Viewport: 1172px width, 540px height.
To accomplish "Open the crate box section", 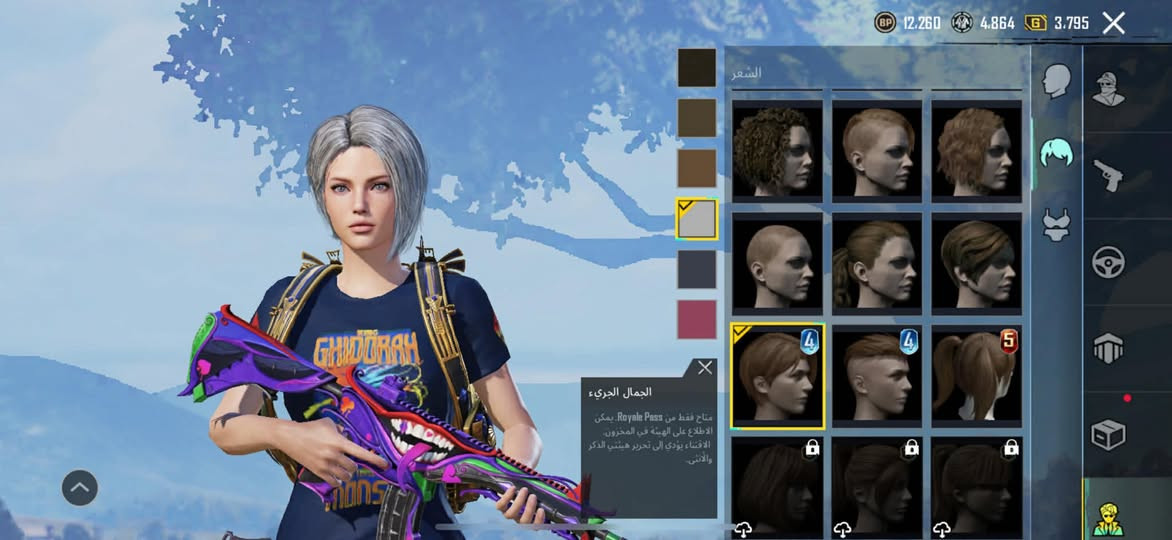I will (x=1108, y=434).
